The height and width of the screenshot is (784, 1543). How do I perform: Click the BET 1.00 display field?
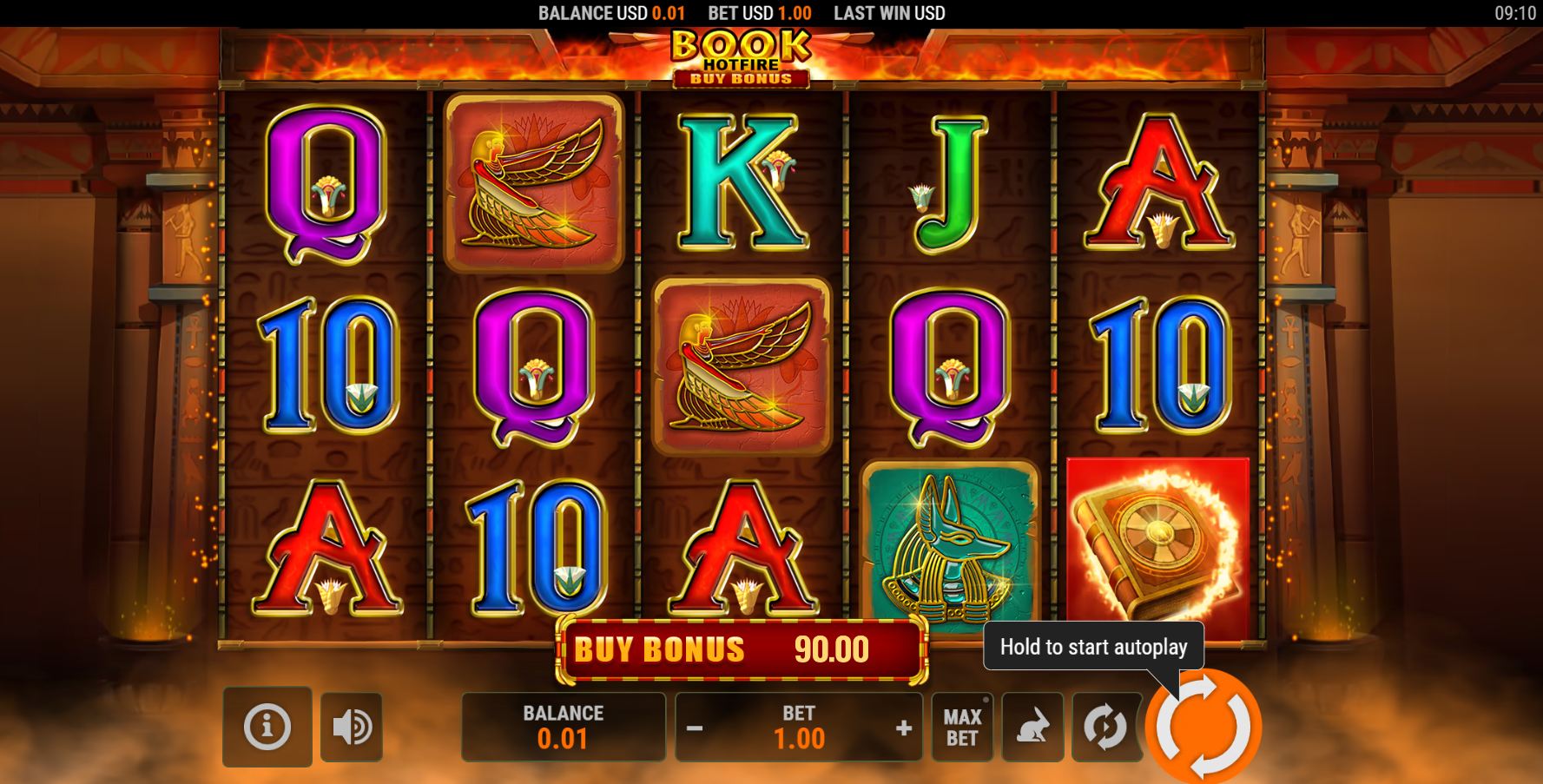(x=801, y=728)
